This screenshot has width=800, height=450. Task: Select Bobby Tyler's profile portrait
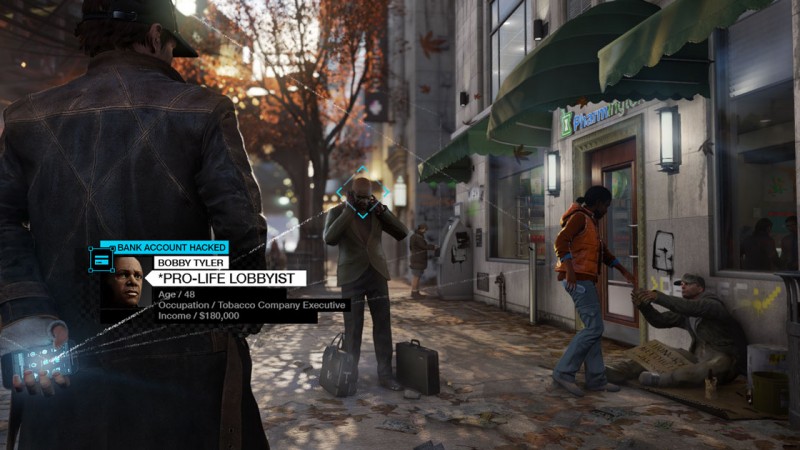(128, 281)
